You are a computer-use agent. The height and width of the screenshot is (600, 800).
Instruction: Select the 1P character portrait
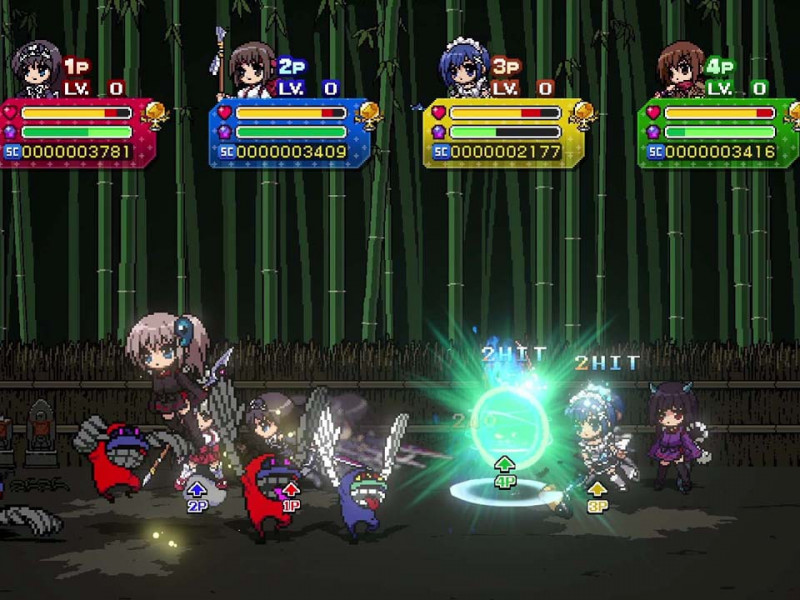36,70
